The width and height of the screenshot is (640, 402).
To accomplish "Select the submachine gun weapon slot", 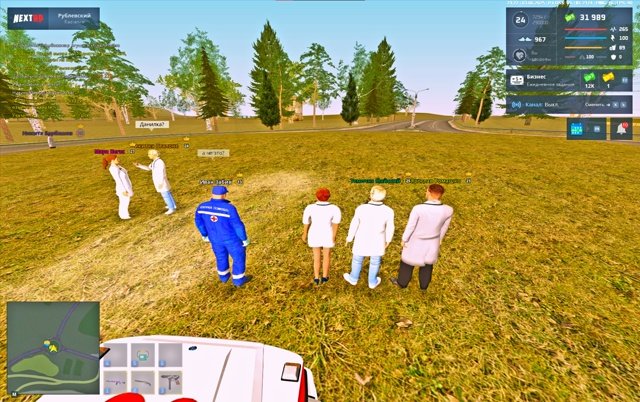I will tap(170, 381).
